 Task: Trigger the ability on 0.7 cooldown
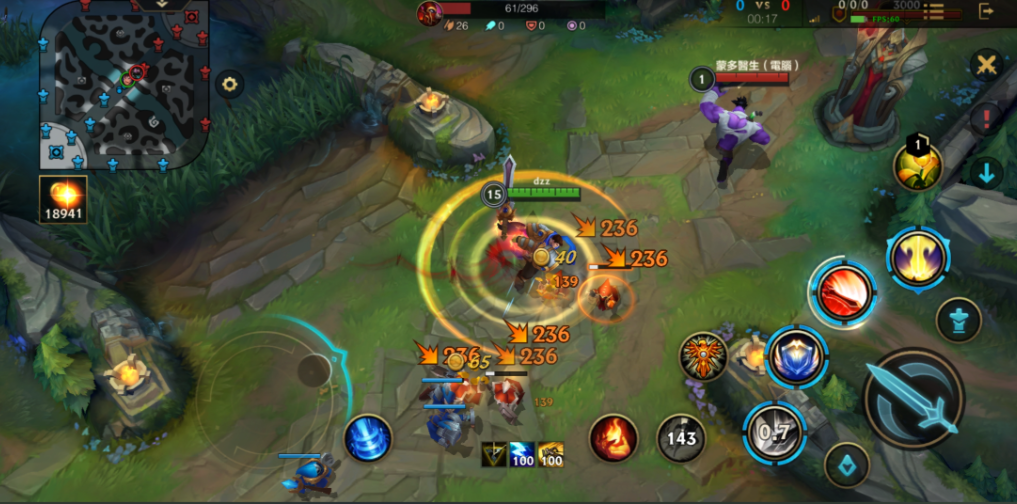774,433
